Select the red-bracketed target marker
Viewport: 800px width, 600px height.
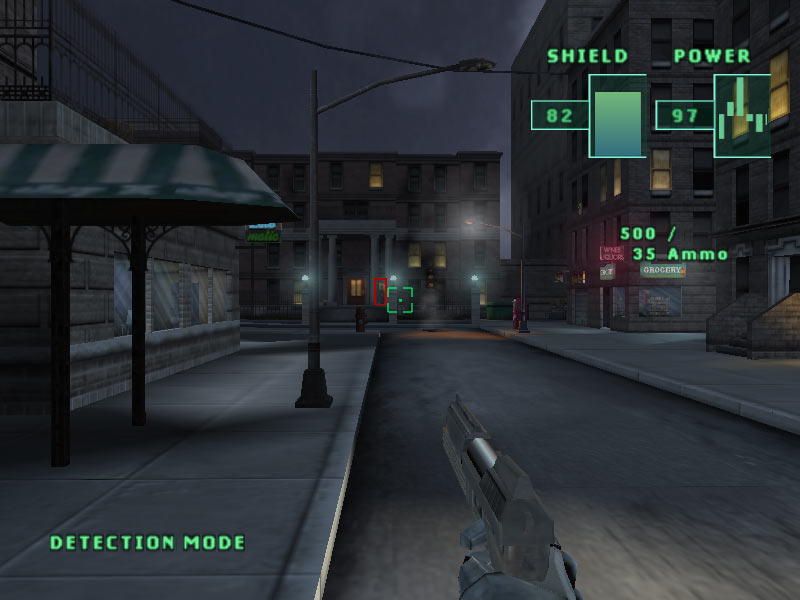coord(380,292)
